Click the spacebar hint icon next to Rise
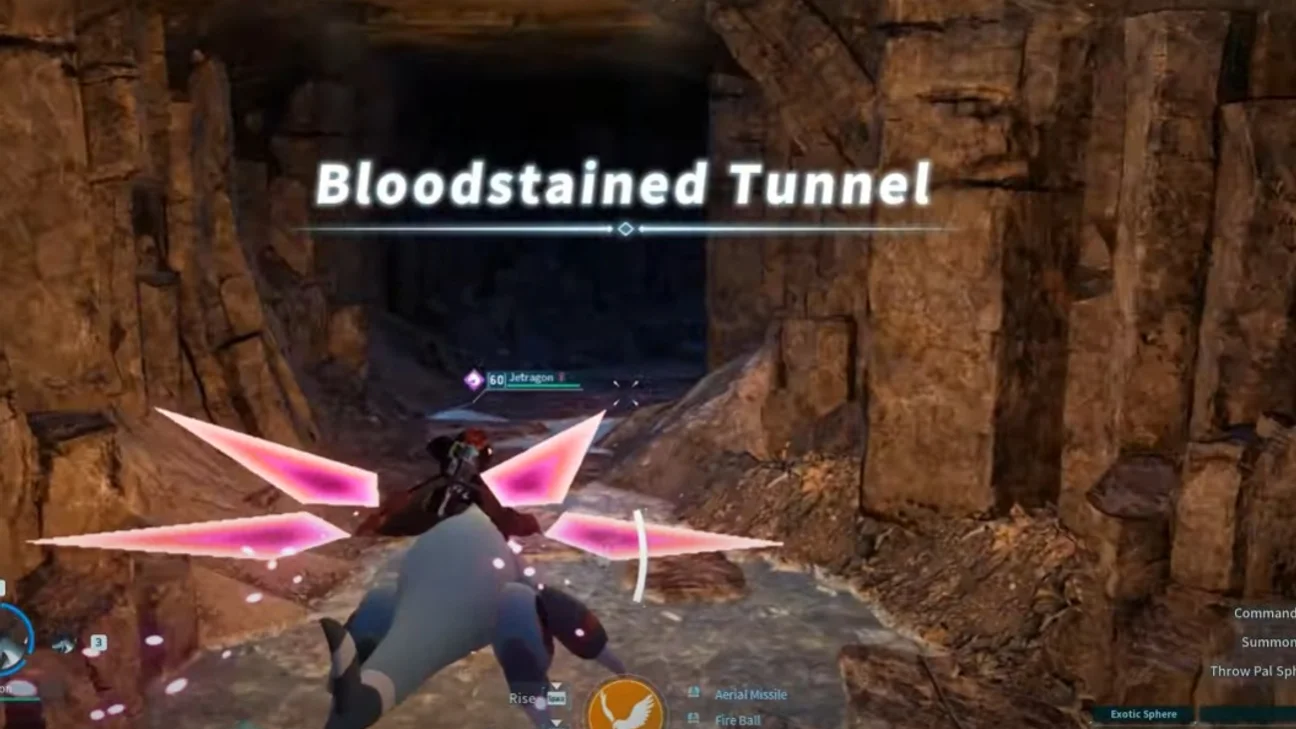 557,696
